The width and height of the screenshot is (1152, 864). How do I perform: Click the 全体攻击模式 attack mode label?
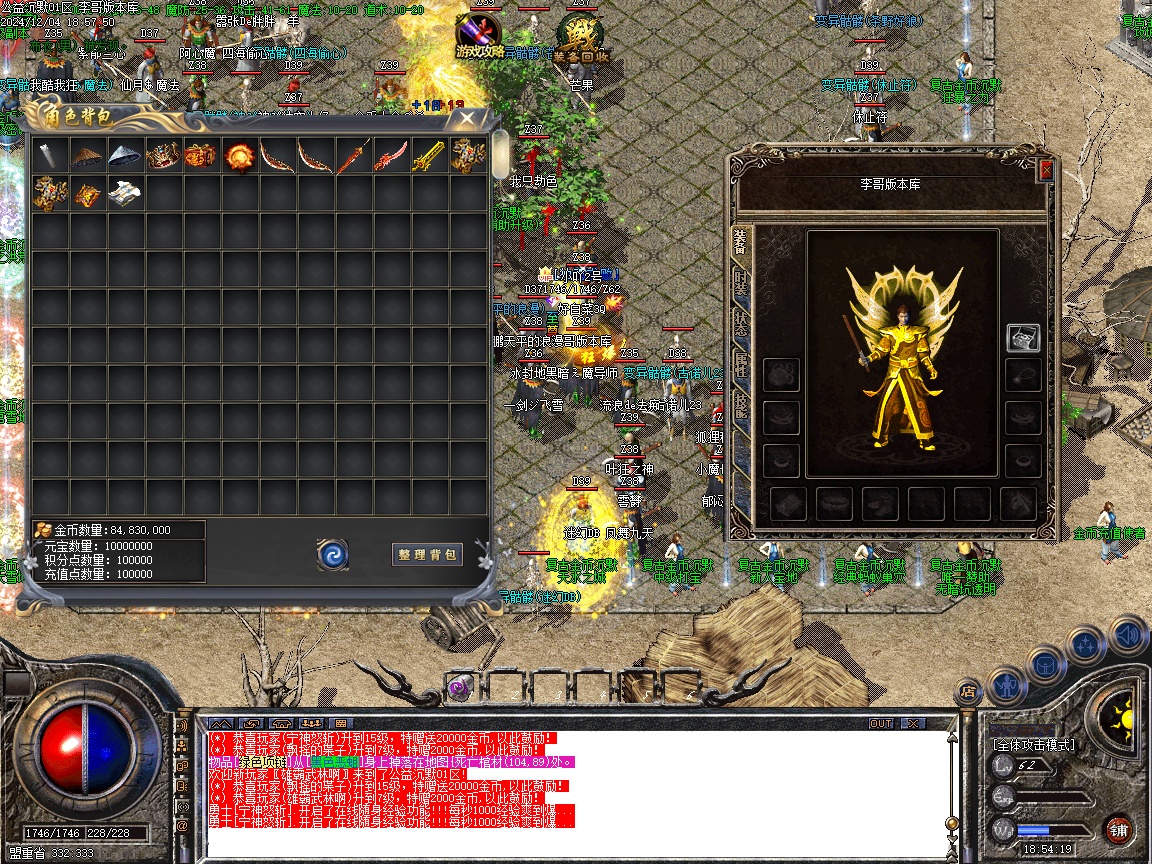(x=1034, y=744)
